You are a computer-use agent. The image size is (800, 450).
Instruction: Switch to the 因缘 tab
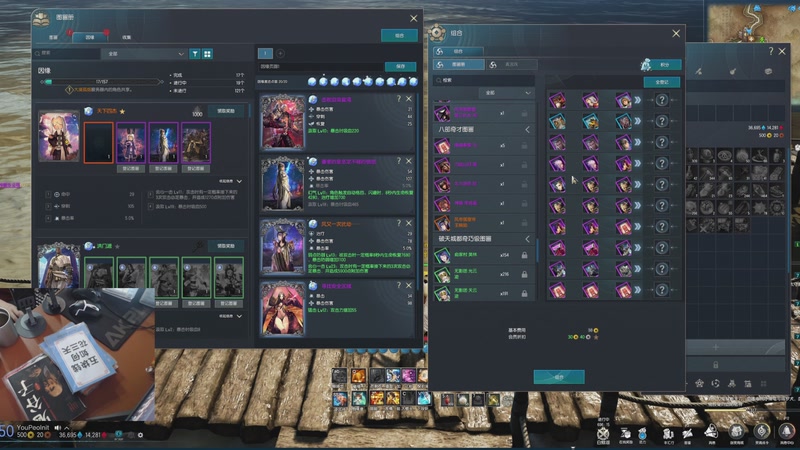[90, 36]
